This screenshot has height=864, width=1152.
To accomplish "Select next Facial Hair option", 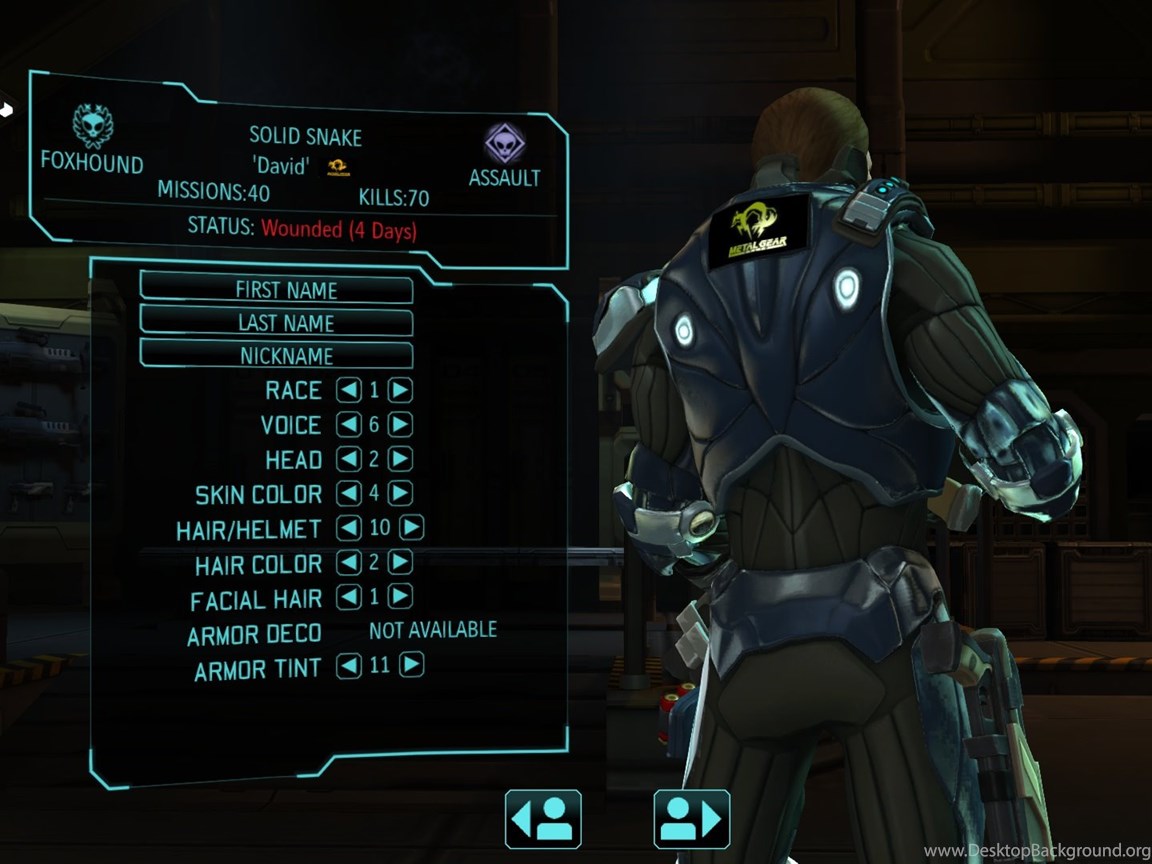I will (400, 597).
